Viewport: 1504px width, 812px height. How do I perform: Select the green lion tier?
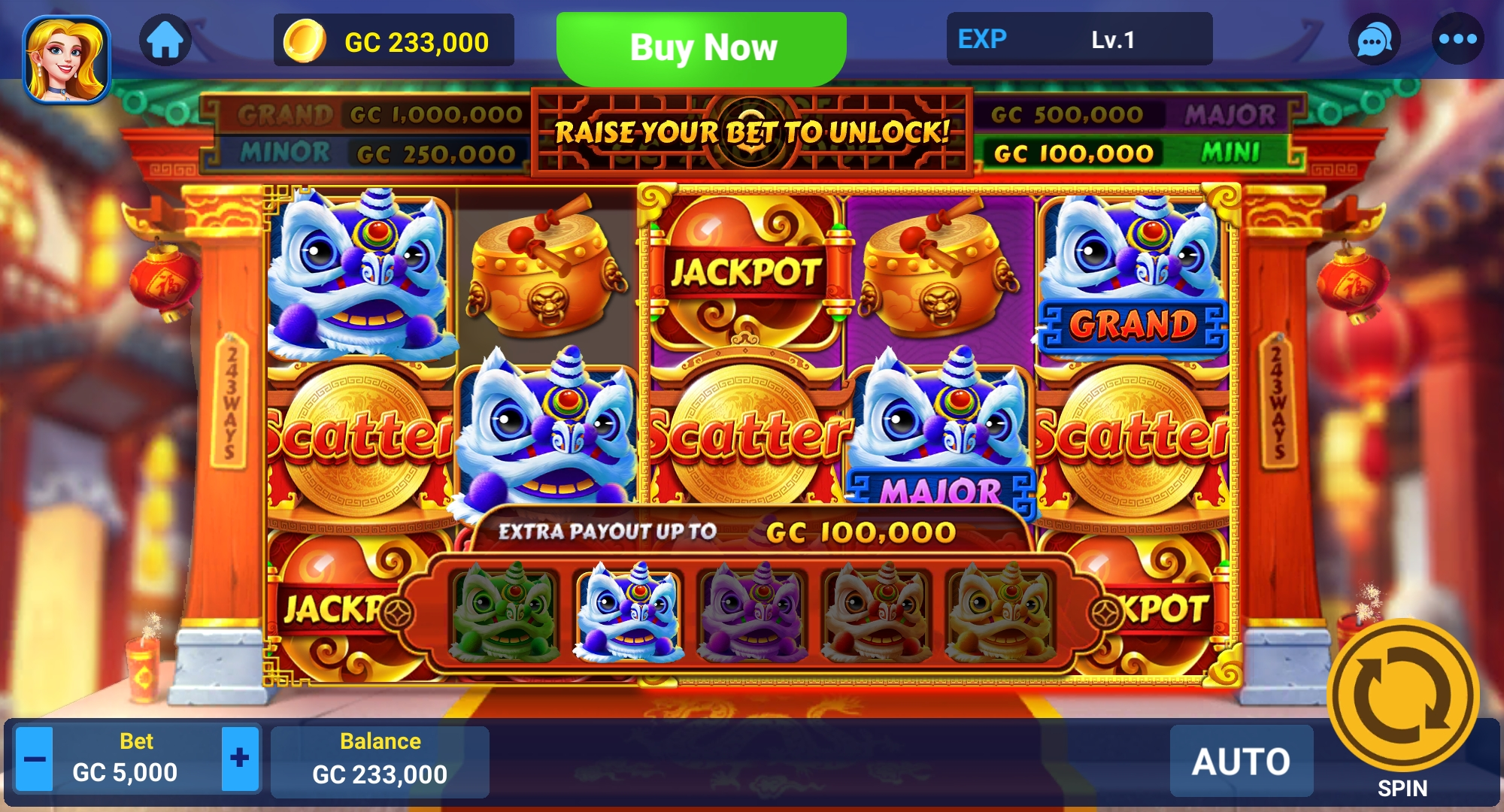click(505, 612)
